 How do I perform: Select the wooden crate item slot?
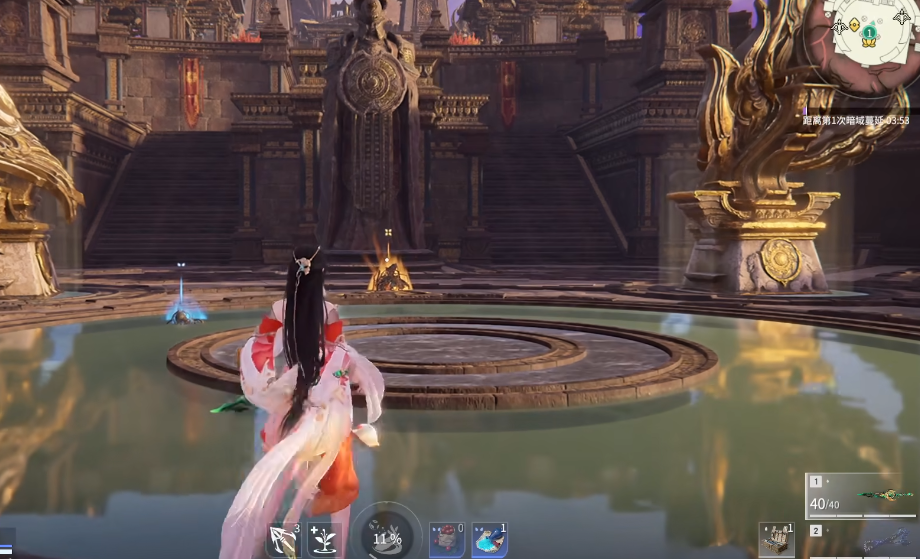pyautogui.click(x=776, y=540)
